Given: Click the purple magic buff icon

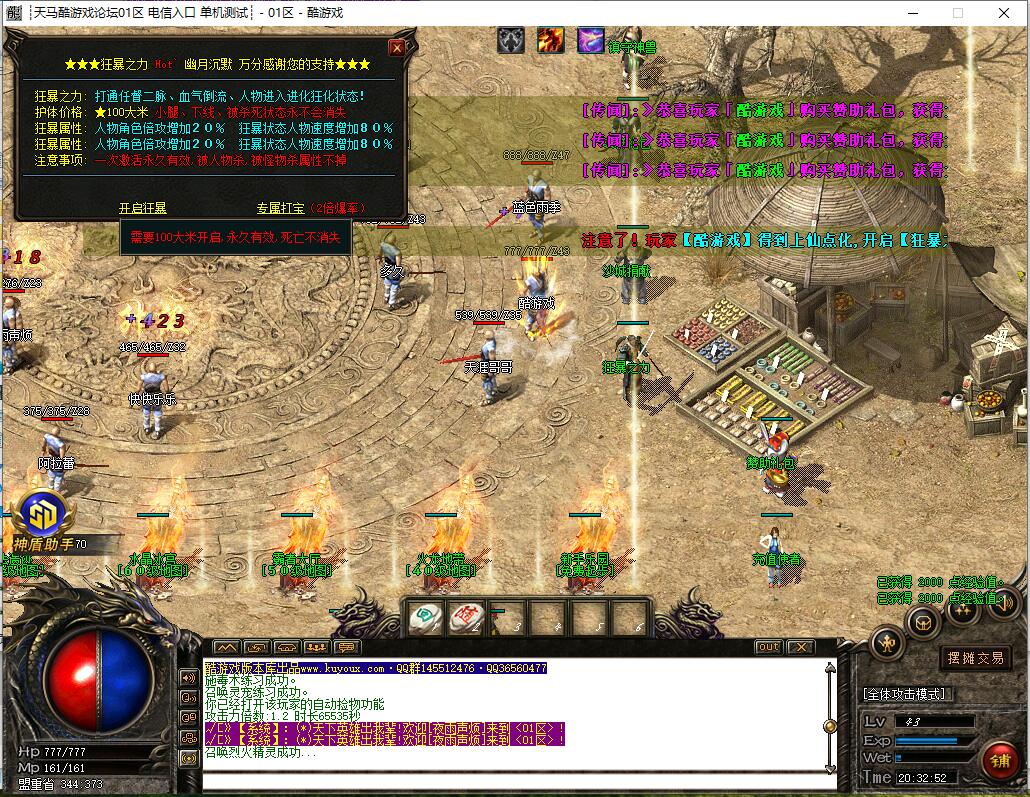Looking at the screenshot, I should click(x=590, y=41).
